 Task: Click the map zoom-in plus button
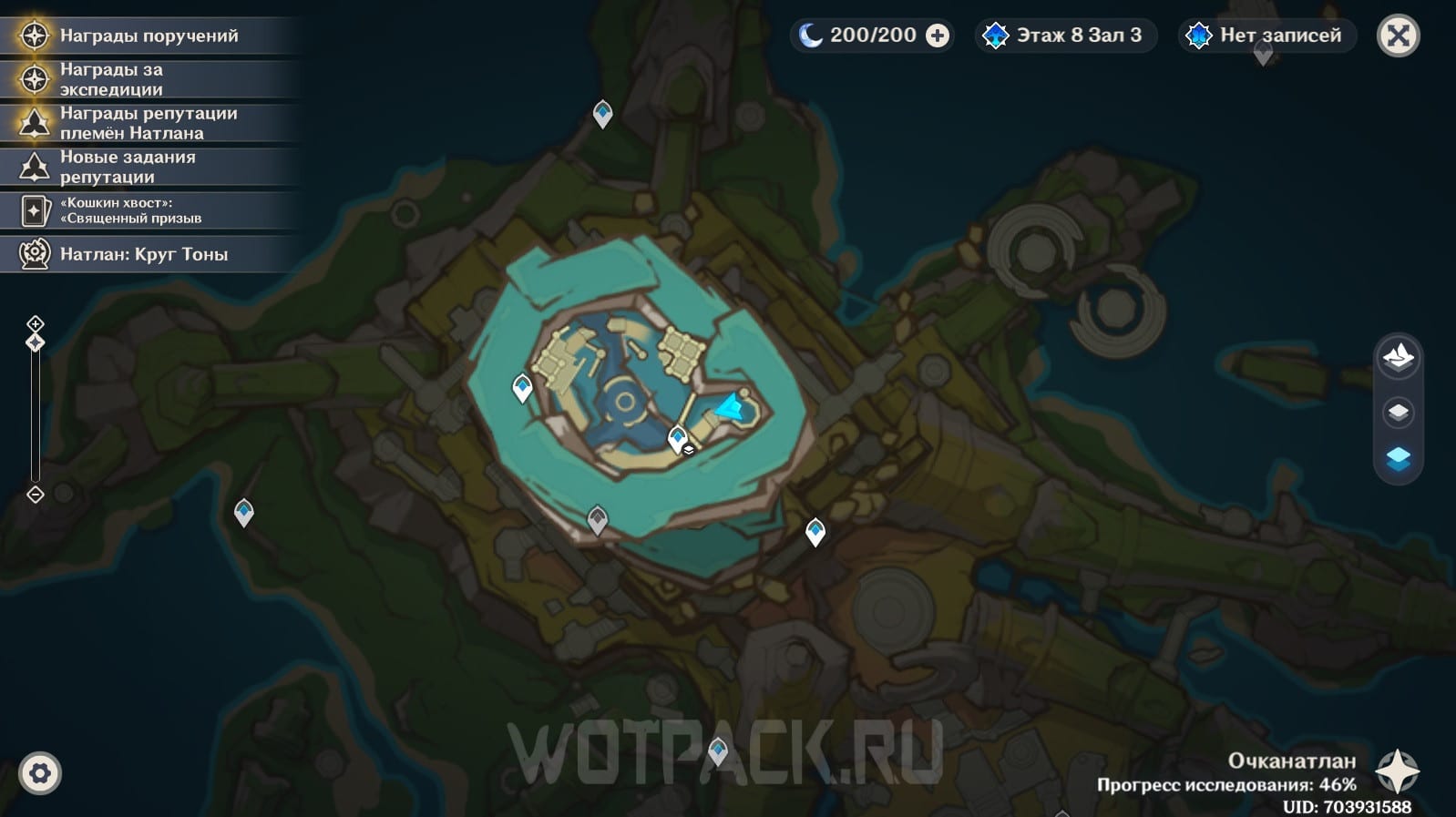36,323
